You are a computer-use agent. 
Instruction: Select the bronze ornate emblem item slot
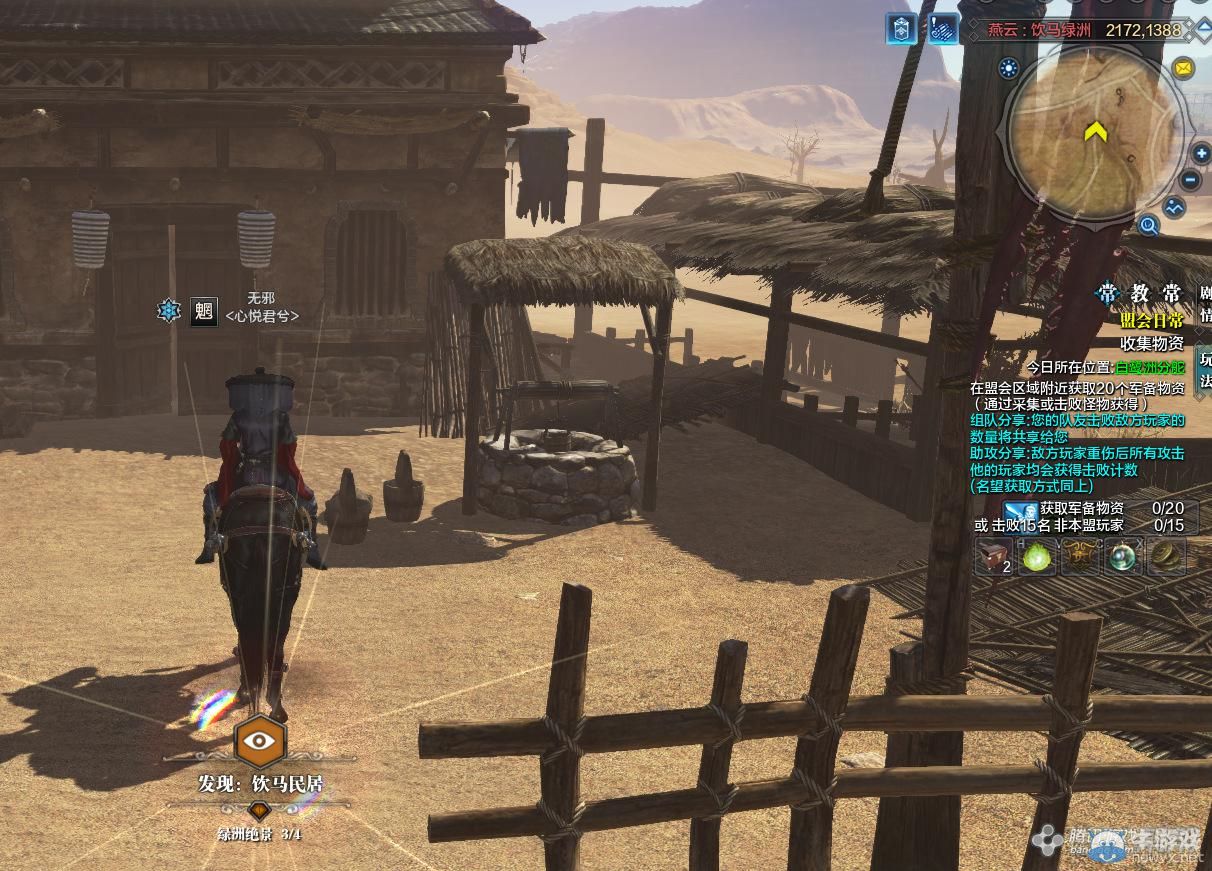1081,557
